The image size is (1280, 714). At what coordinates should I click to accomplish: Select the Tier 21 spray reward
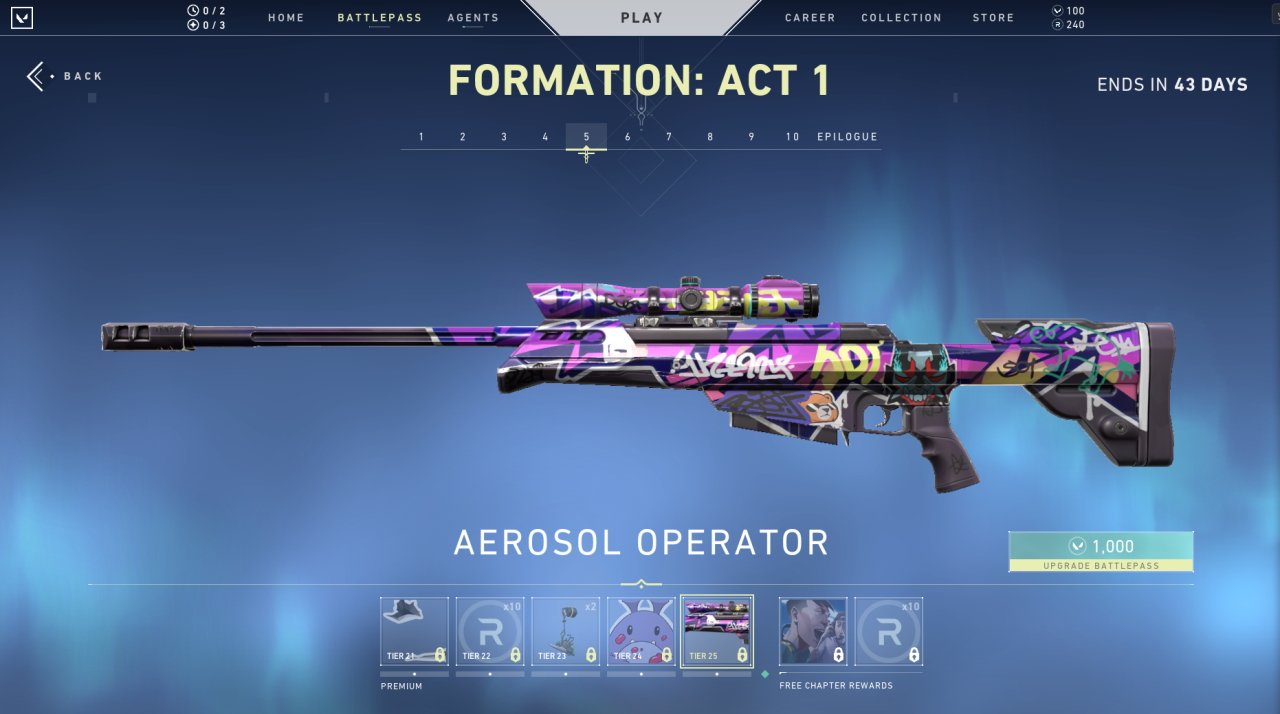tap(414, 631)
